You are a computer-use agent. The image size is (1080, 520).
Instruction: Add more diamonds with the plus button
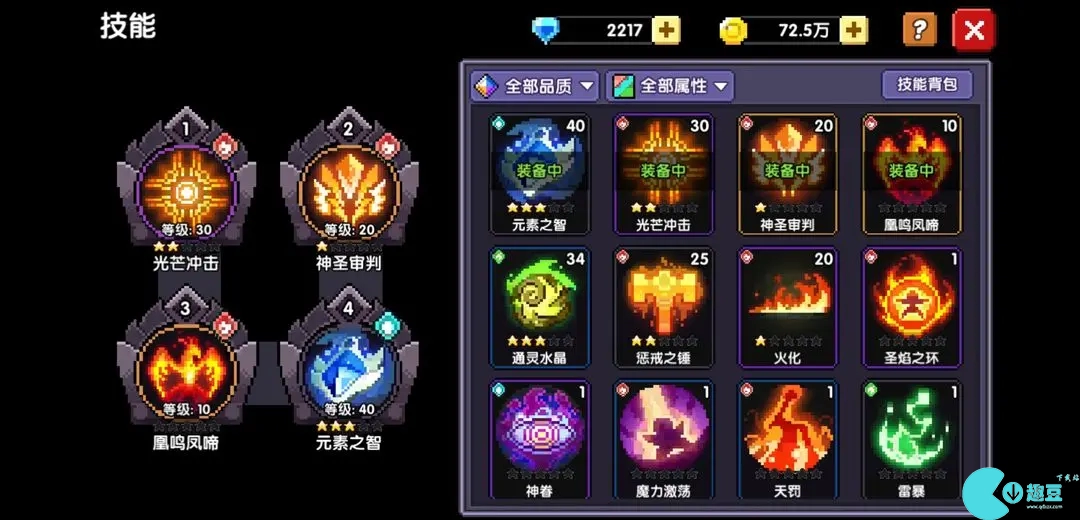point(666,30)
